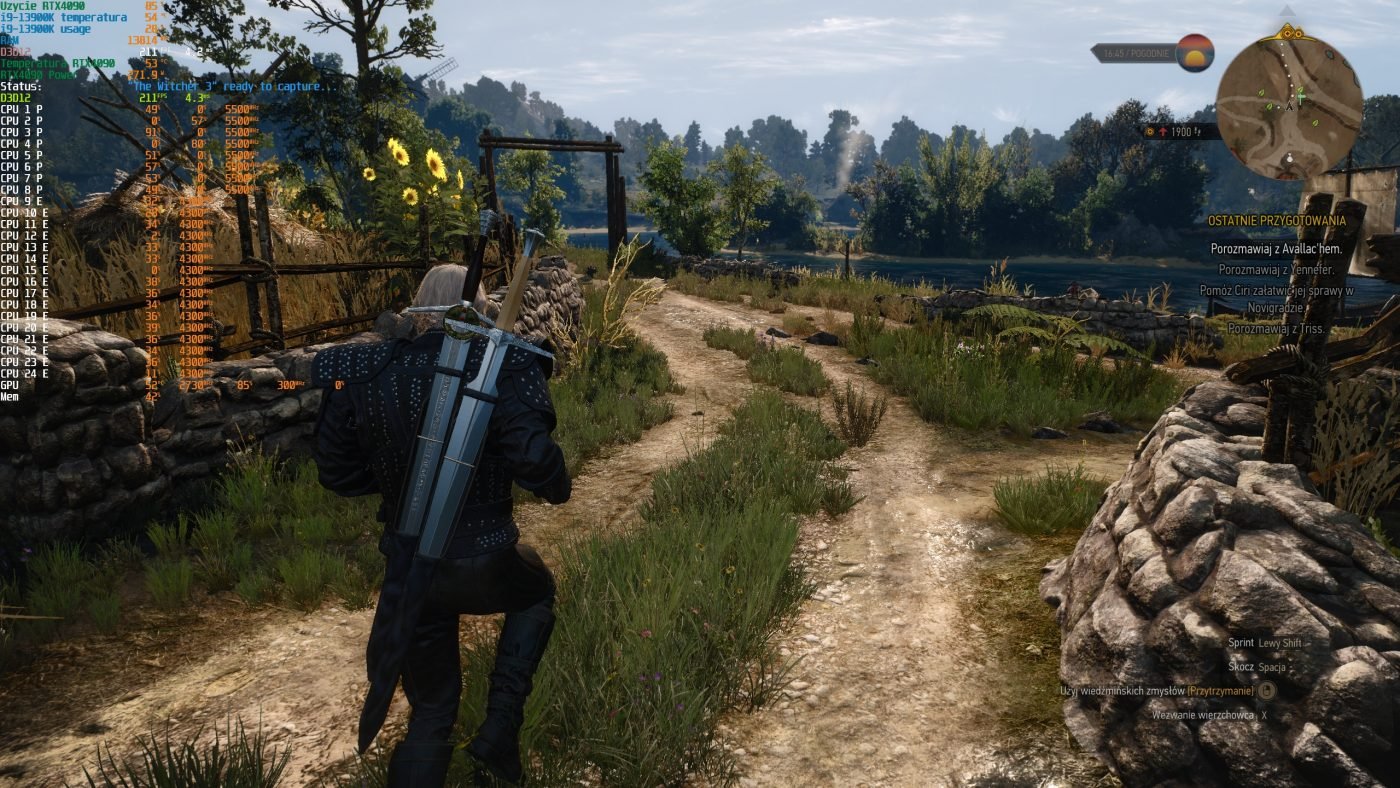
Task: Select the sunny weather icon beside the clock
Action: (x=1194, y=52)
